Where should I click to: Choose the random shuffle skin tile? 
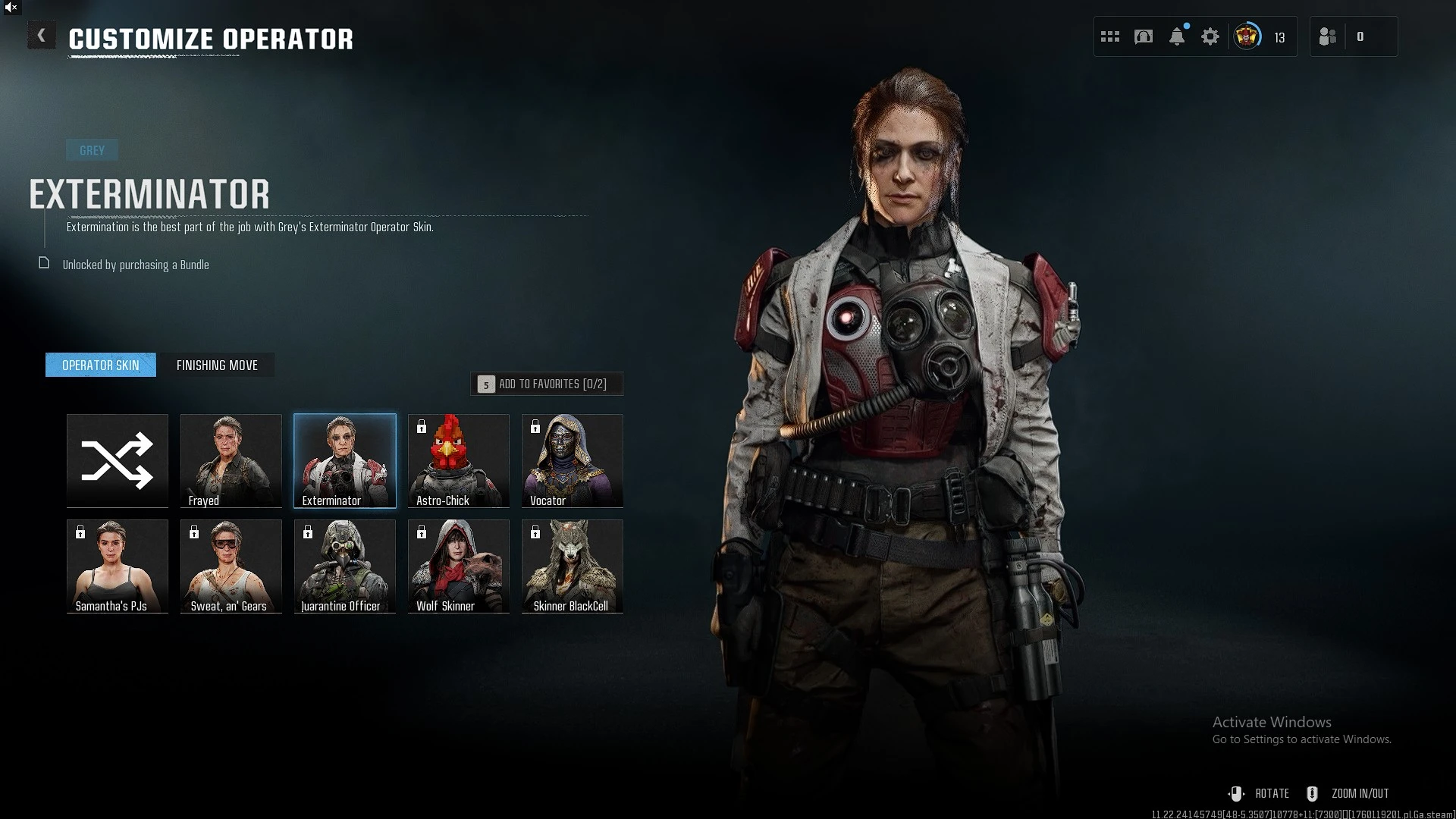(118, 460)
